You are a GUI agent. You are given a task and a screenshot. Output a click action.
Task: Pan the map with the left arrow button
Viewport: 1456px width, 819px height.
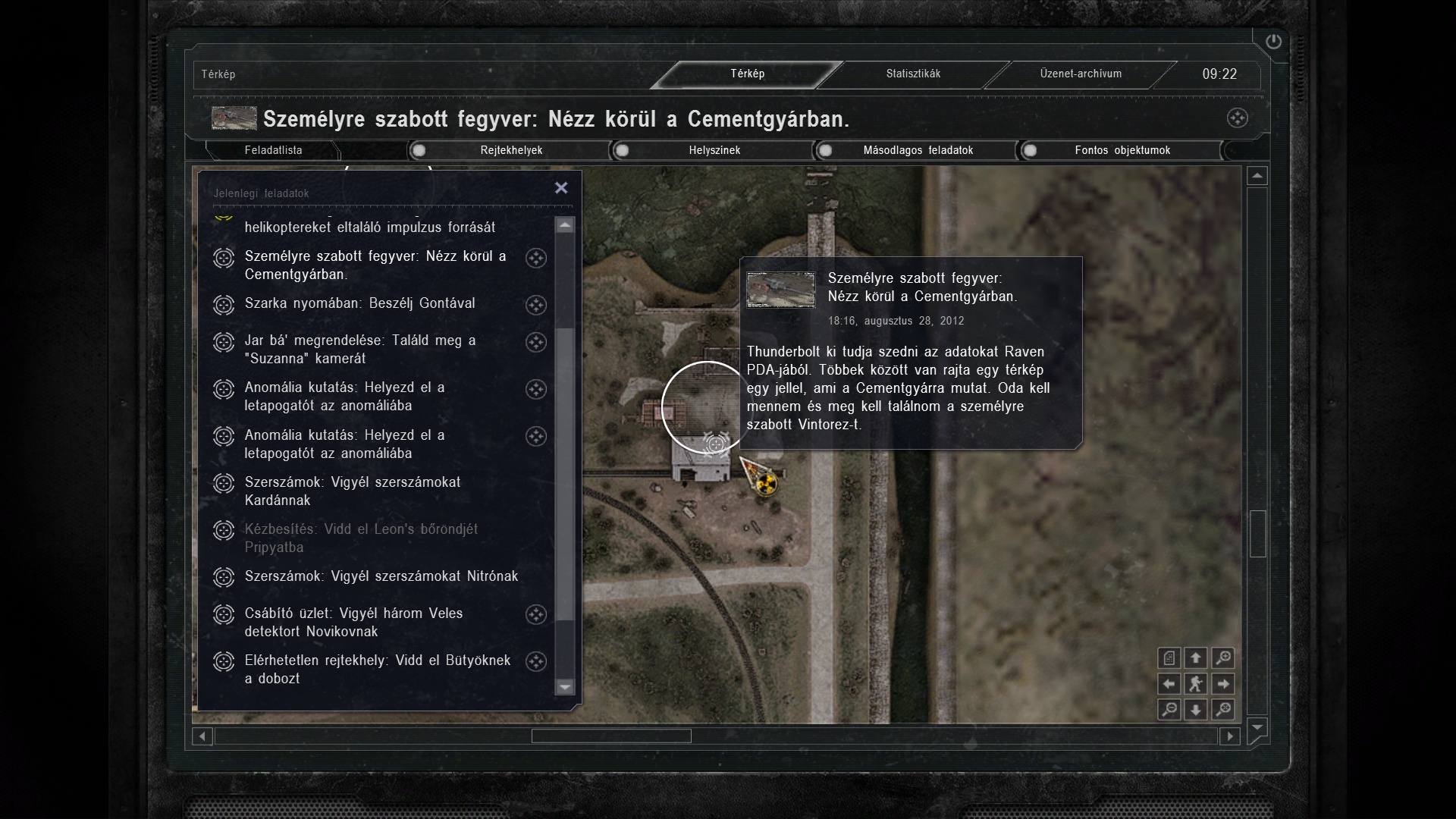coord(1169,684)
